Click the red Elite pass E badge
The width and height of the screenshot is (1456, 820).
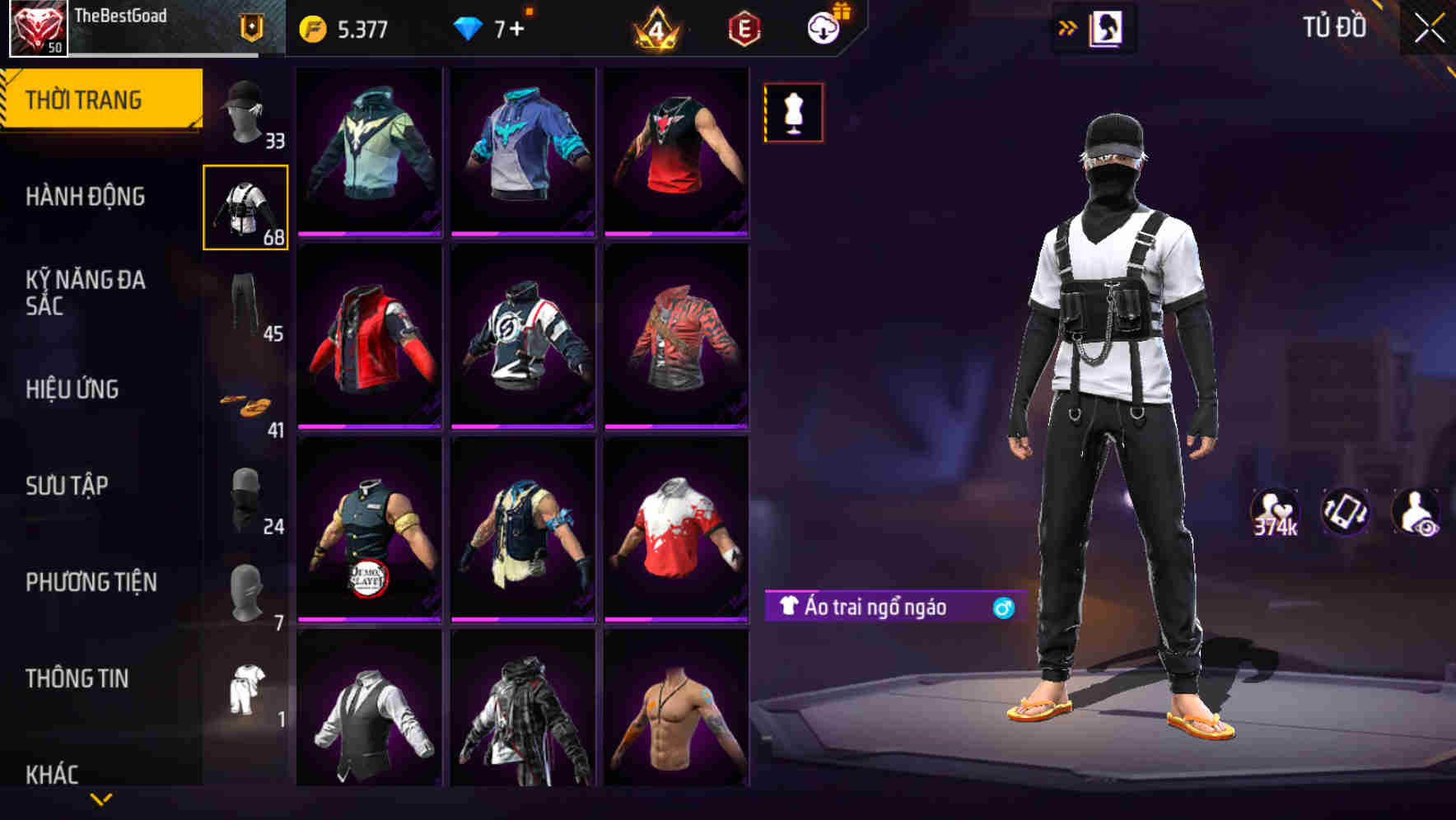(x=744, y=27)
